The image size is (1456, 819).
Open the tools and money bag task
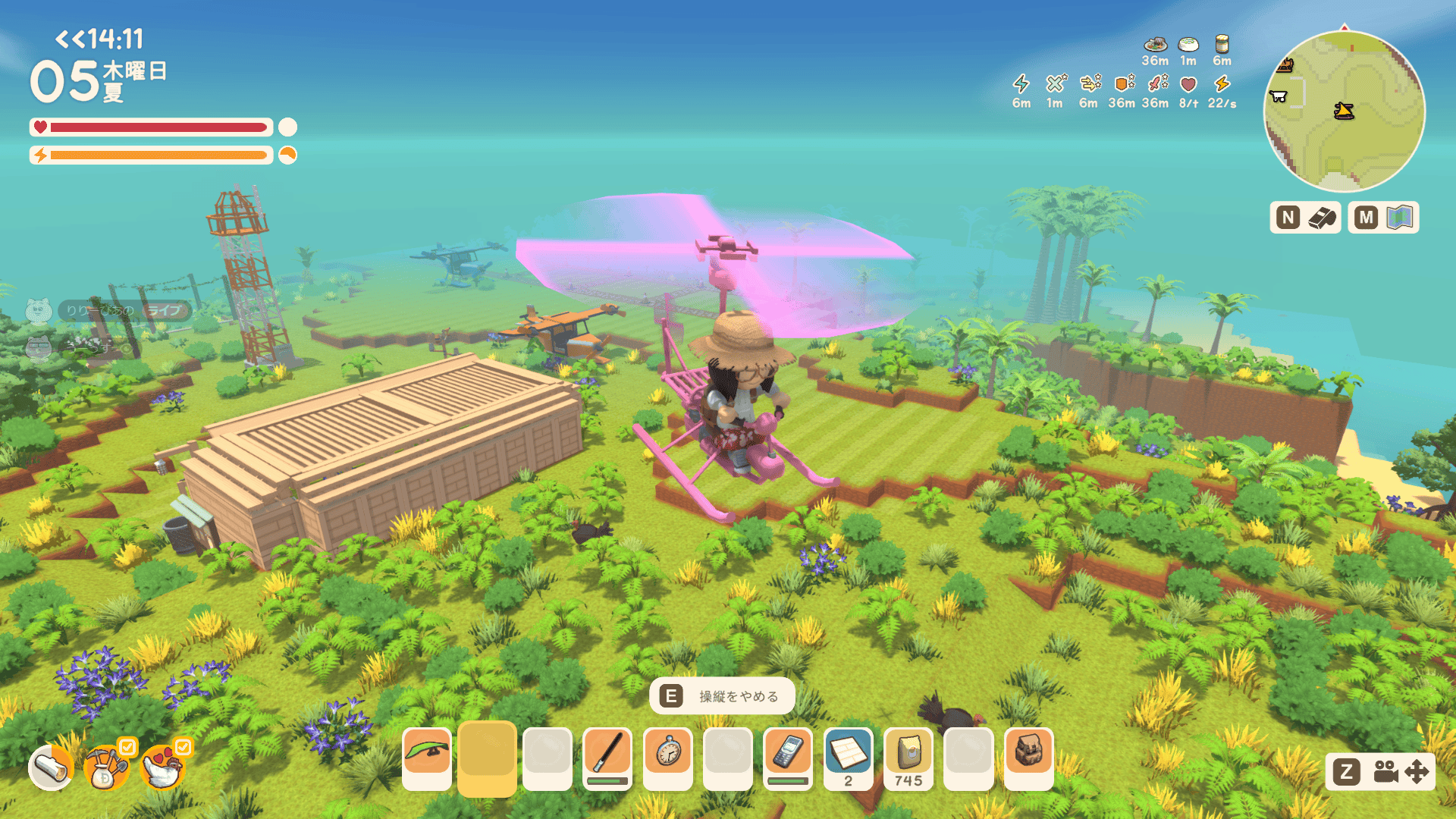click(x=106, y=768)
